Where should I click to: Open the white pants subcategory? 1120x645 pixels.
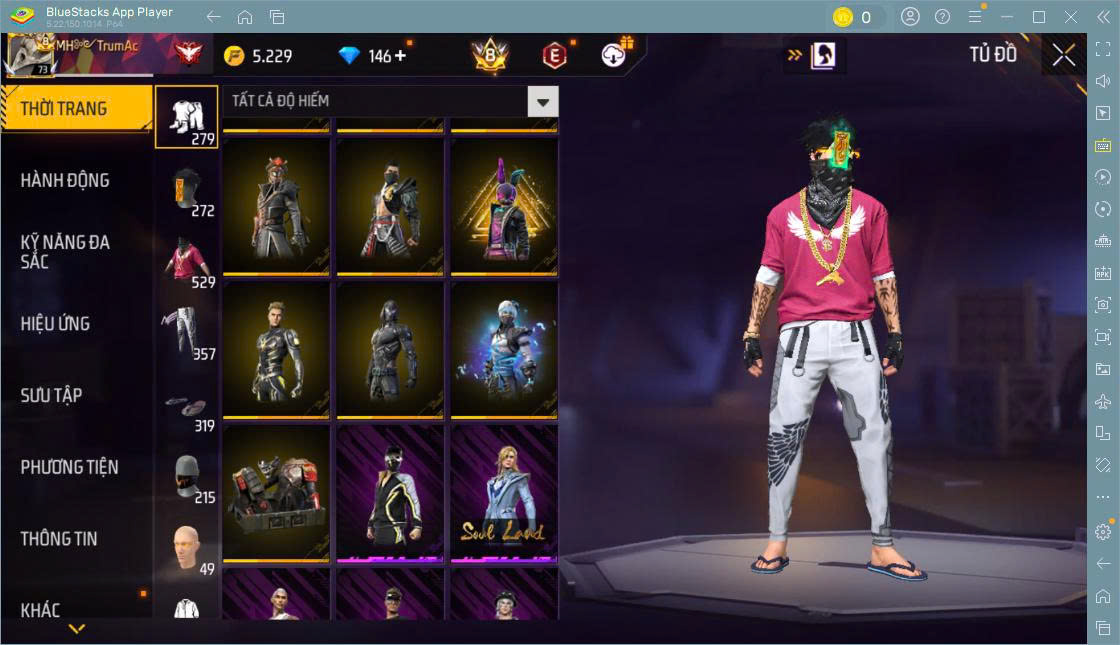point(186,333)
